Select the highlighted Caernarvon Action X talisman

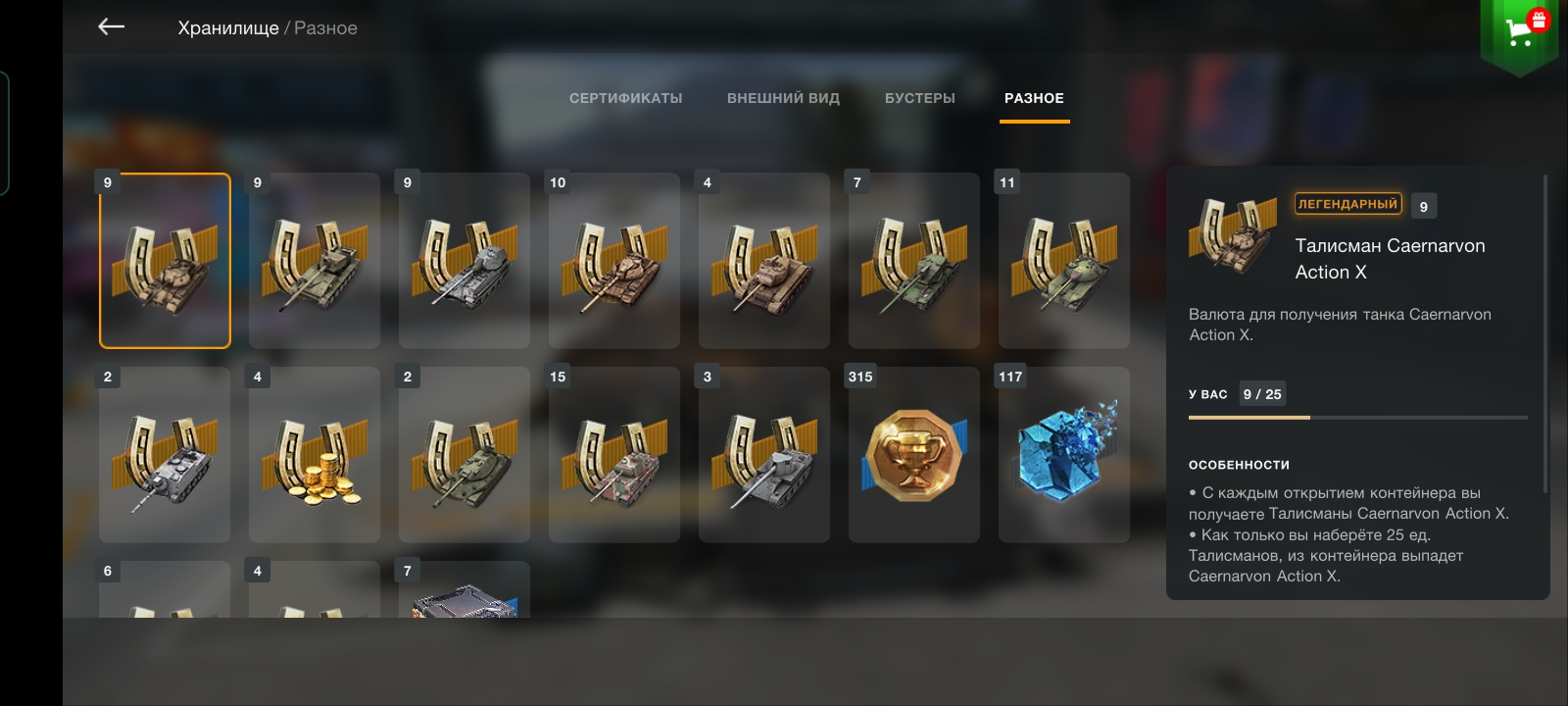pos(165,261)
